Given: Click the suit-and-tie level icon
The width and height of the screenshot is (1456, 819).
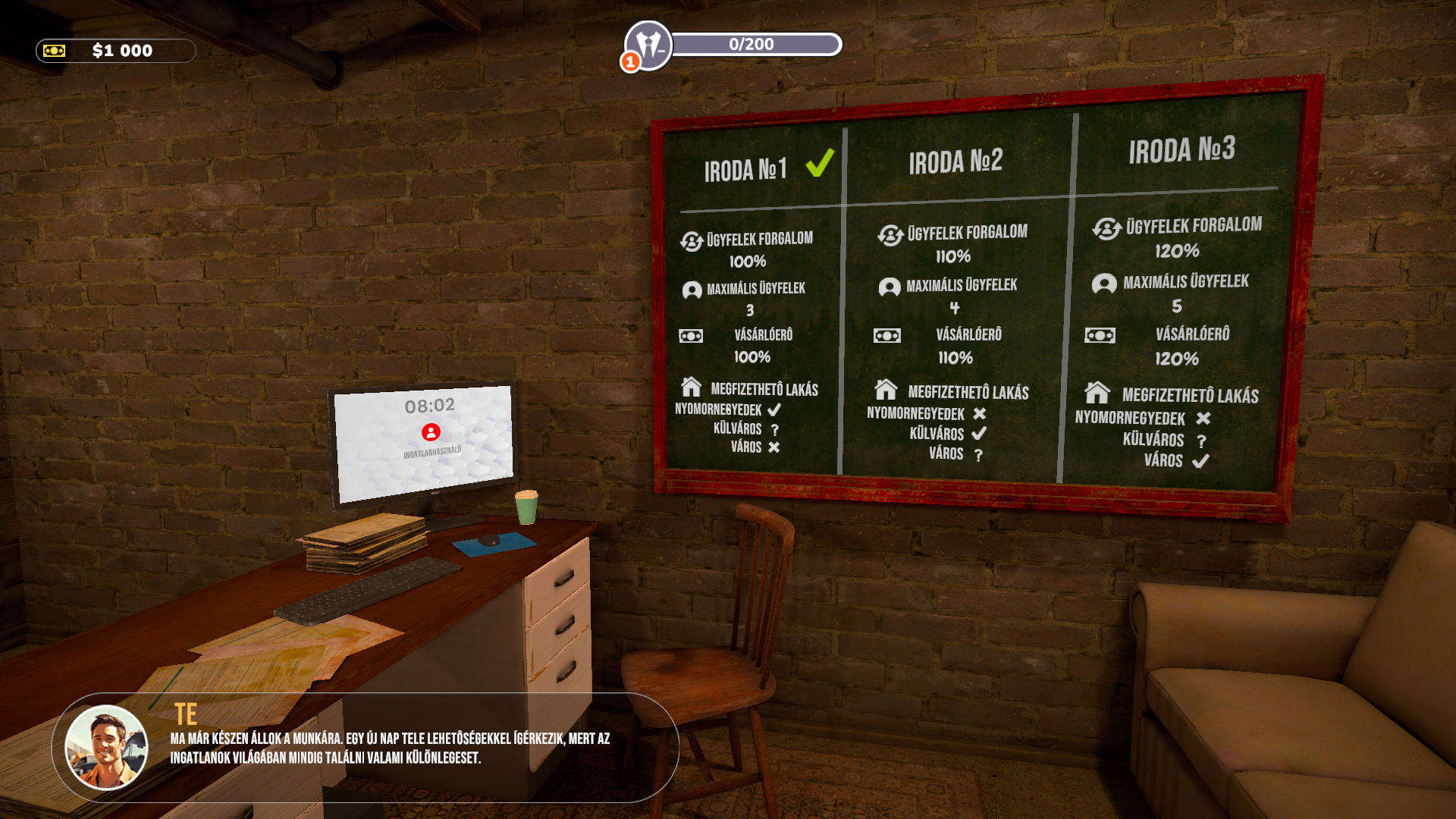Looking at the screenshot, I should point(648,44).
